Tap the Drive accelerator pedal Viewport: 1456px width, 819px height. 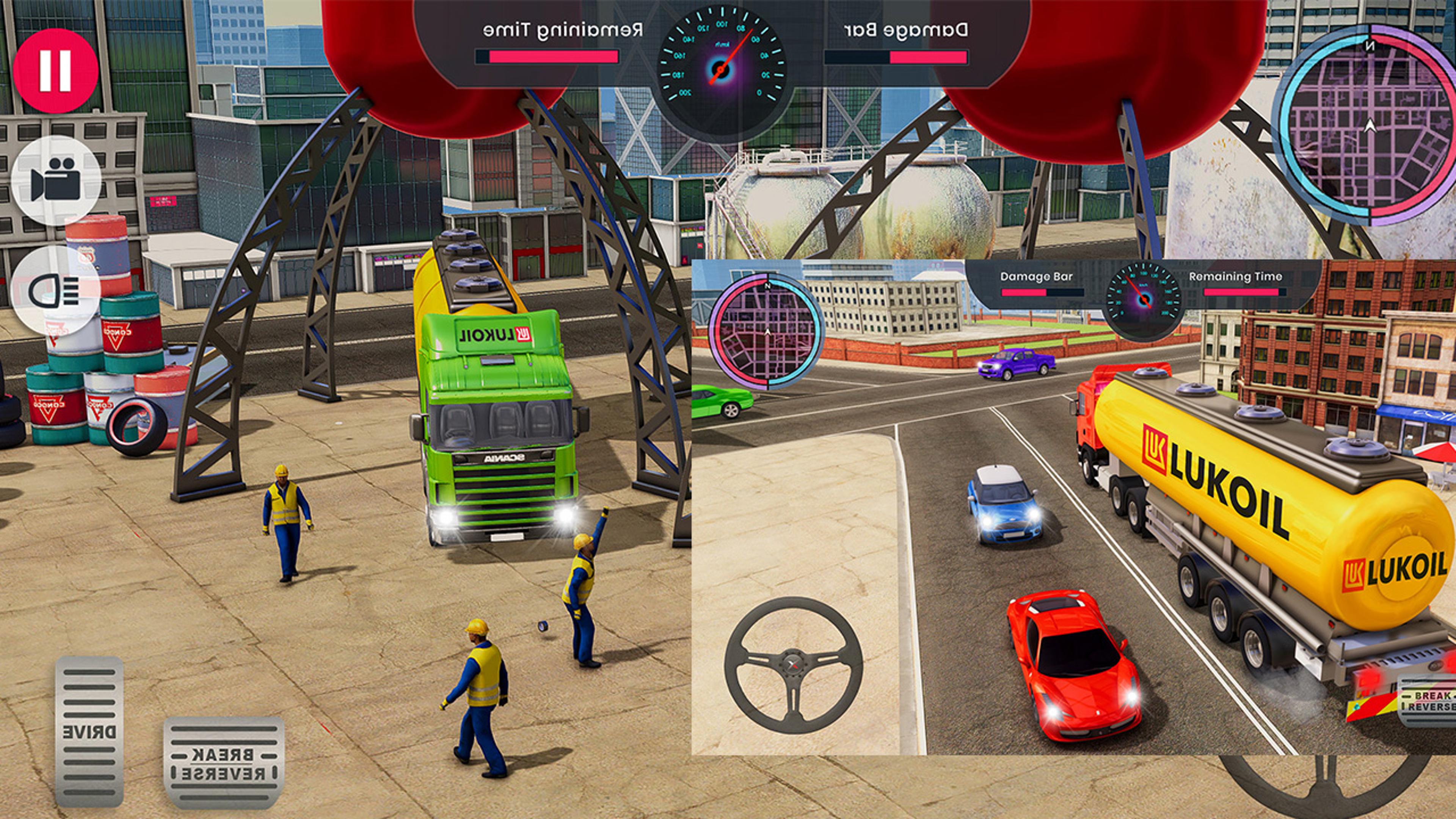[89, 731]
